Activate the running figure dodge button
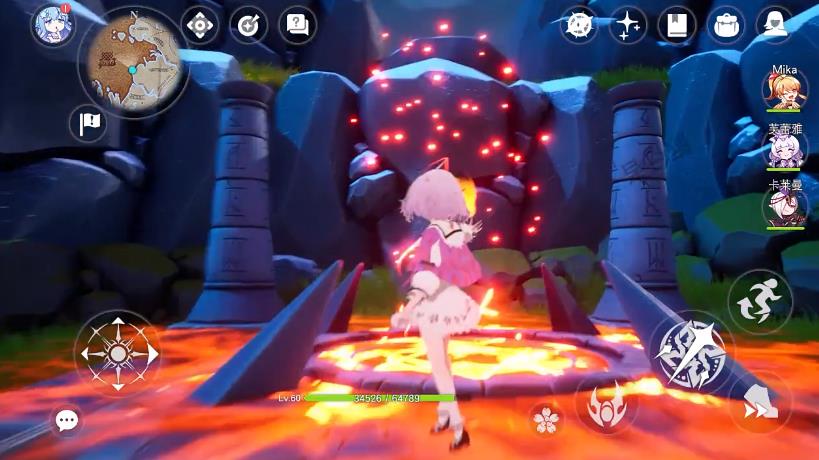The image size is (819, 460). pyautogui.click(x=759, y=301)
